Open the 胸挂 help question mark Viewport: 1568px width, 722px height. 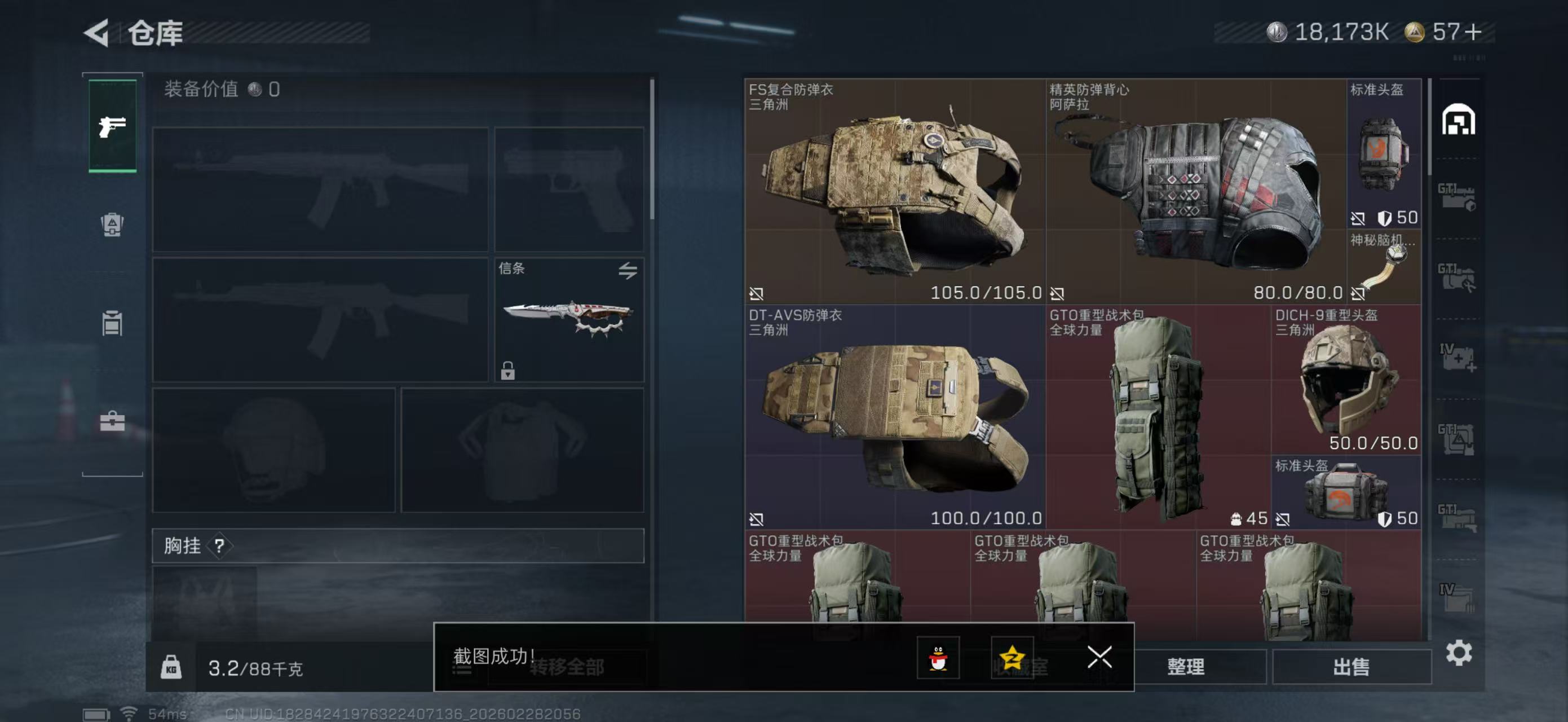pos(219,546)
